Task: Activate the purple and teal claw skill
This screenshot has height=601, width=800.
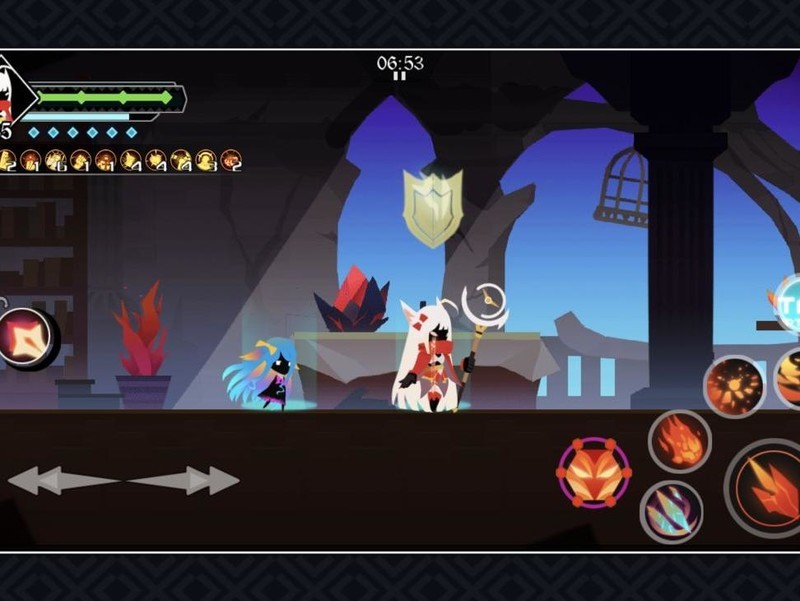Action: click(670, 511)
